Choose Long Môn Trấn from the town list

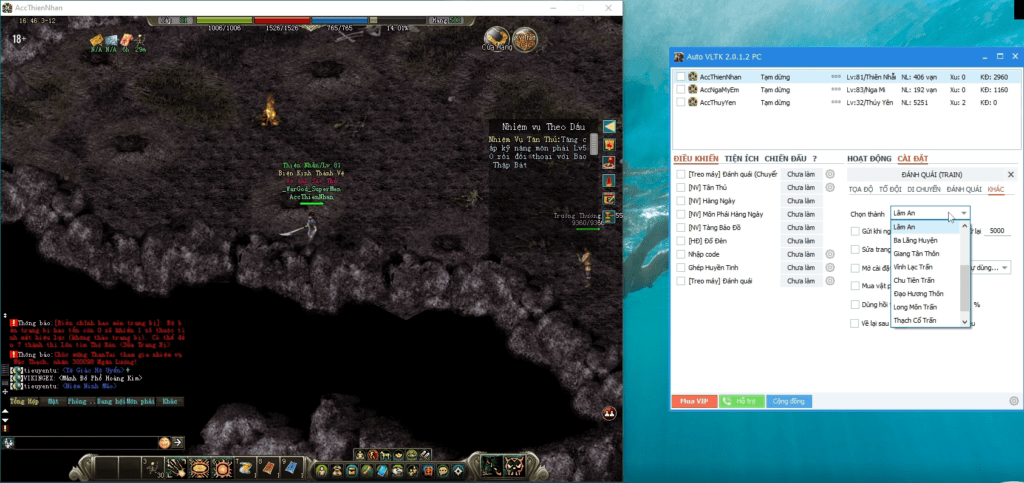[915, 307]
